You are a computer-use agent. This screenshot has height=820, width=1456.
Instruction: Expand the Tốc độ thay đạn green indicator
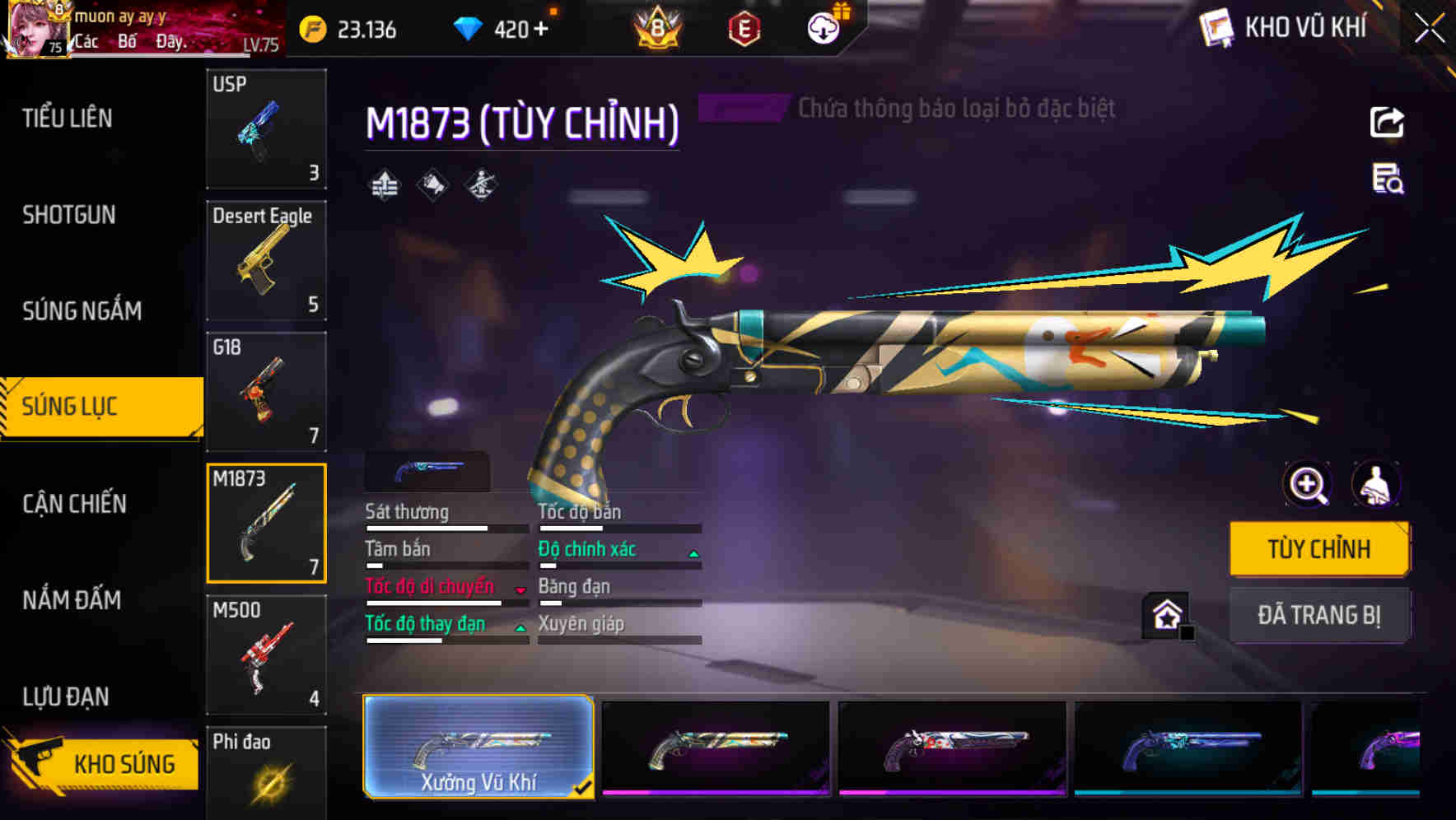(521, 627)
